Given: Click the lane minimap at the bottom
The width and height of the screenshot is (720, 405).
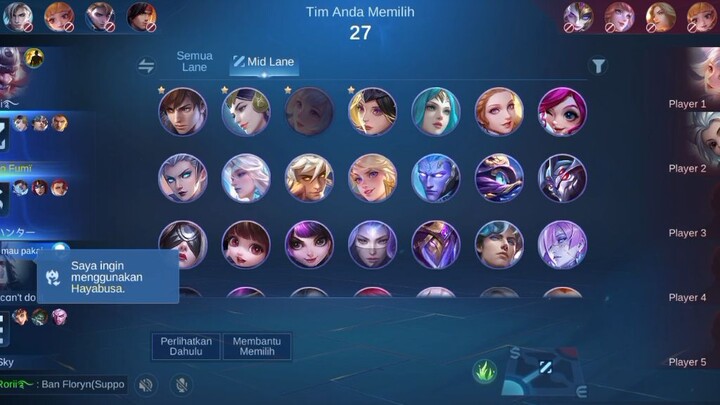Looking at the screenshot, I should click(546, 371).
